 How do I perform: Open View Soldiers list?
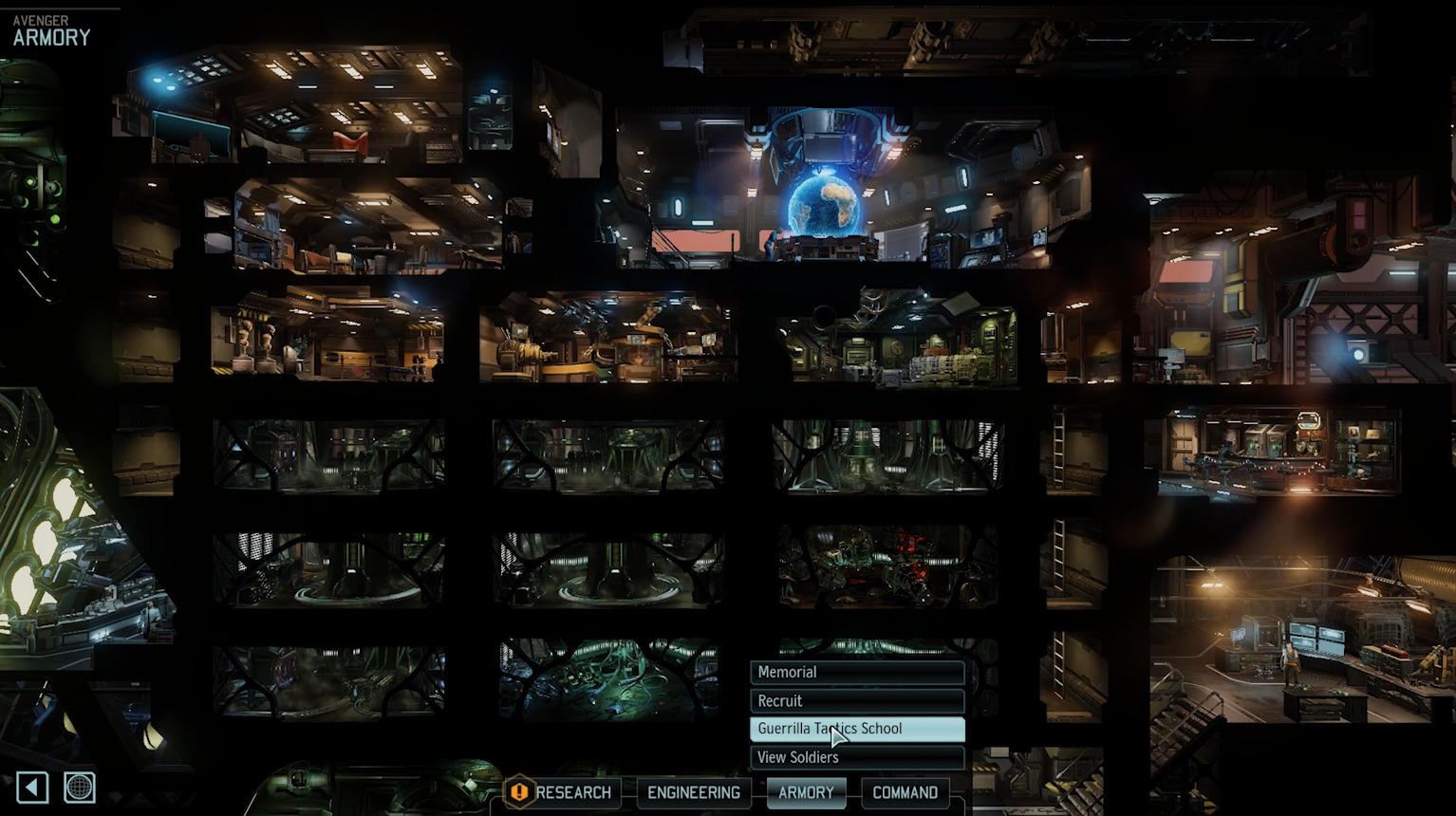click(x=856, y=757)
